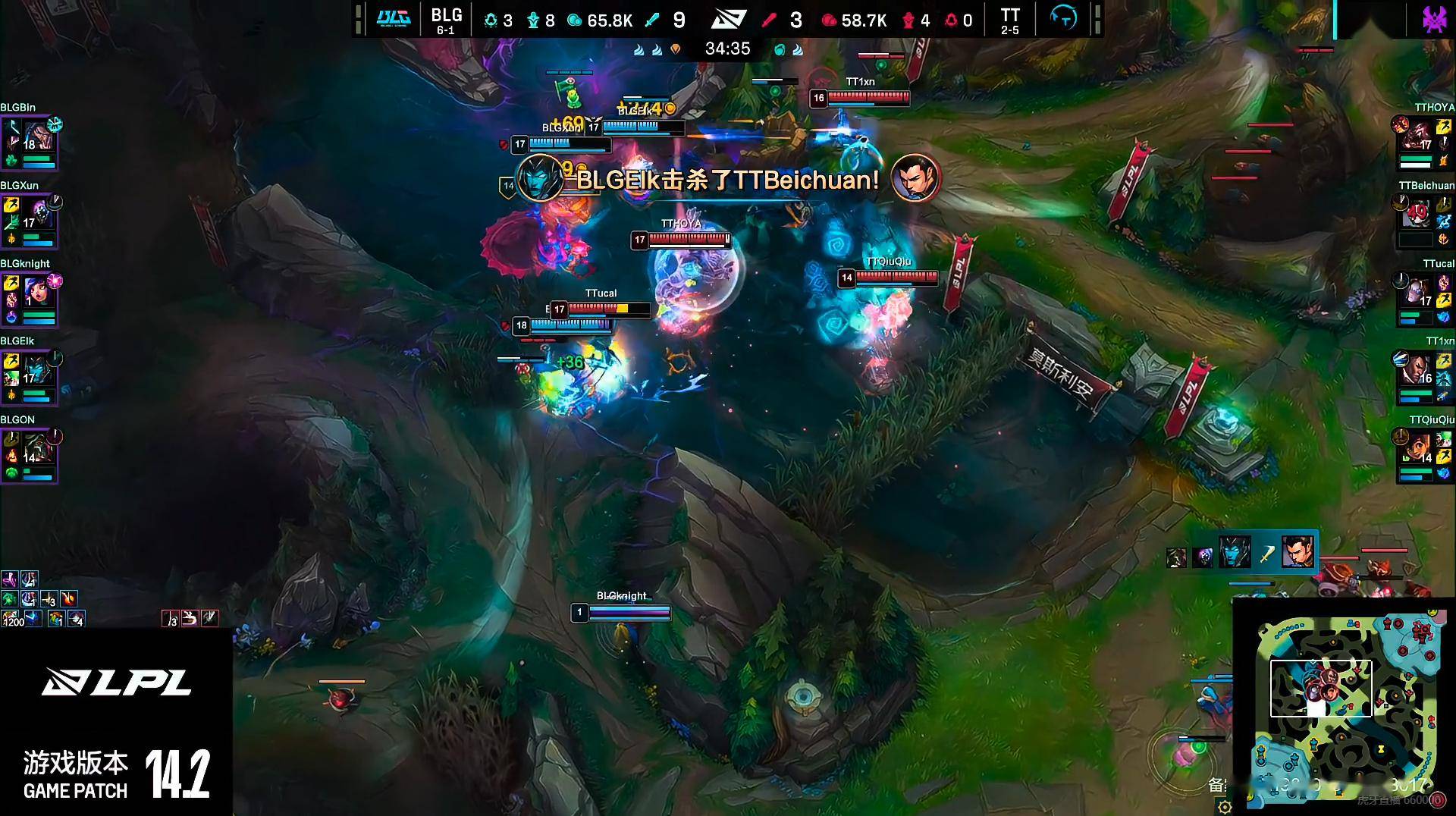Screen dimensions: 1456x816
Task: Select BLGXun's champion portrait
Action: point(39,215)
